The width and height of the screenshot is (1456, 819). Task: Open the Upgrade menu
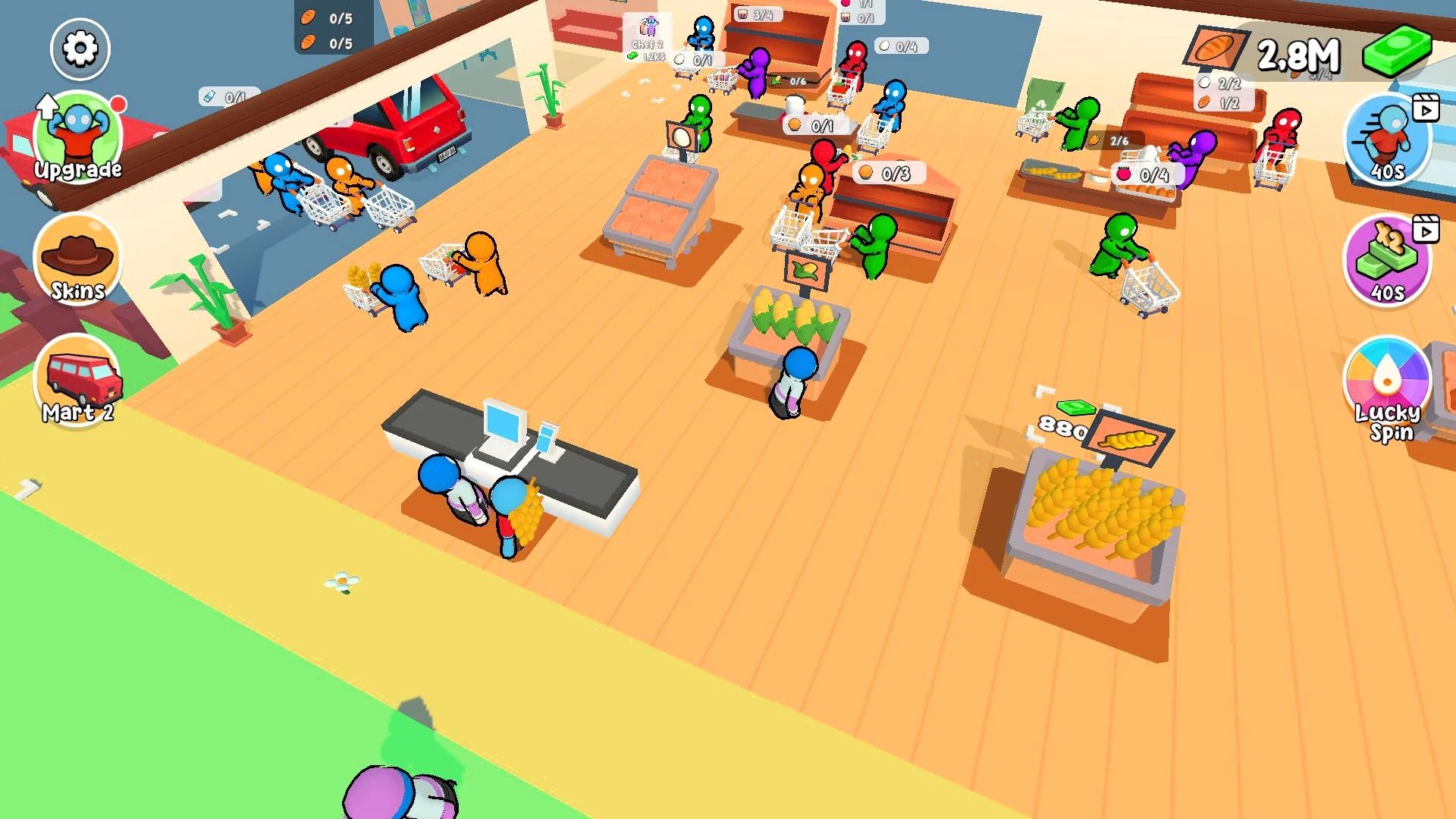[x=78, y=138]
